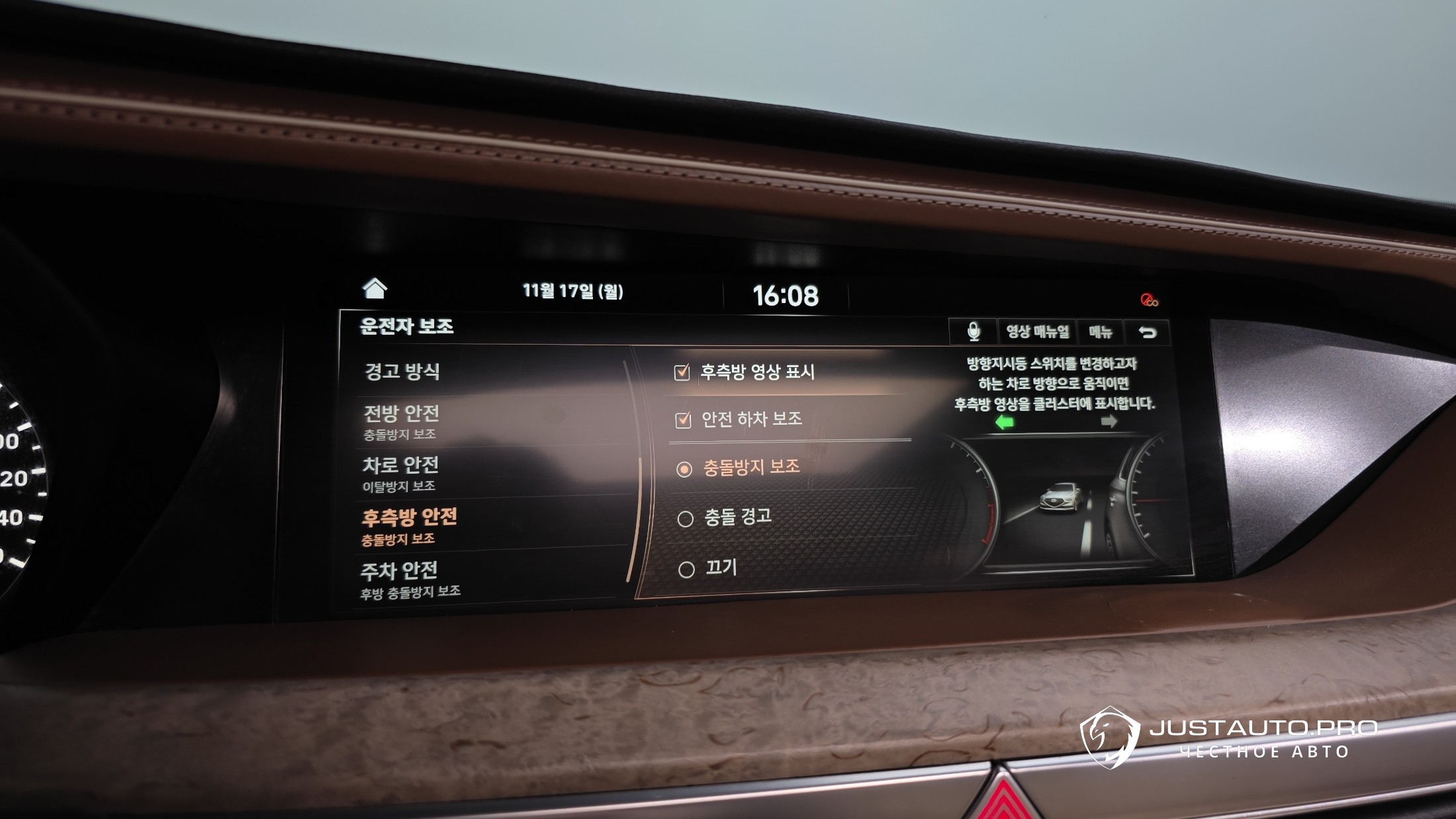Activate the microphone voice button
Image resolution: width=1456 pixels, height=819 pixels.
973,331
